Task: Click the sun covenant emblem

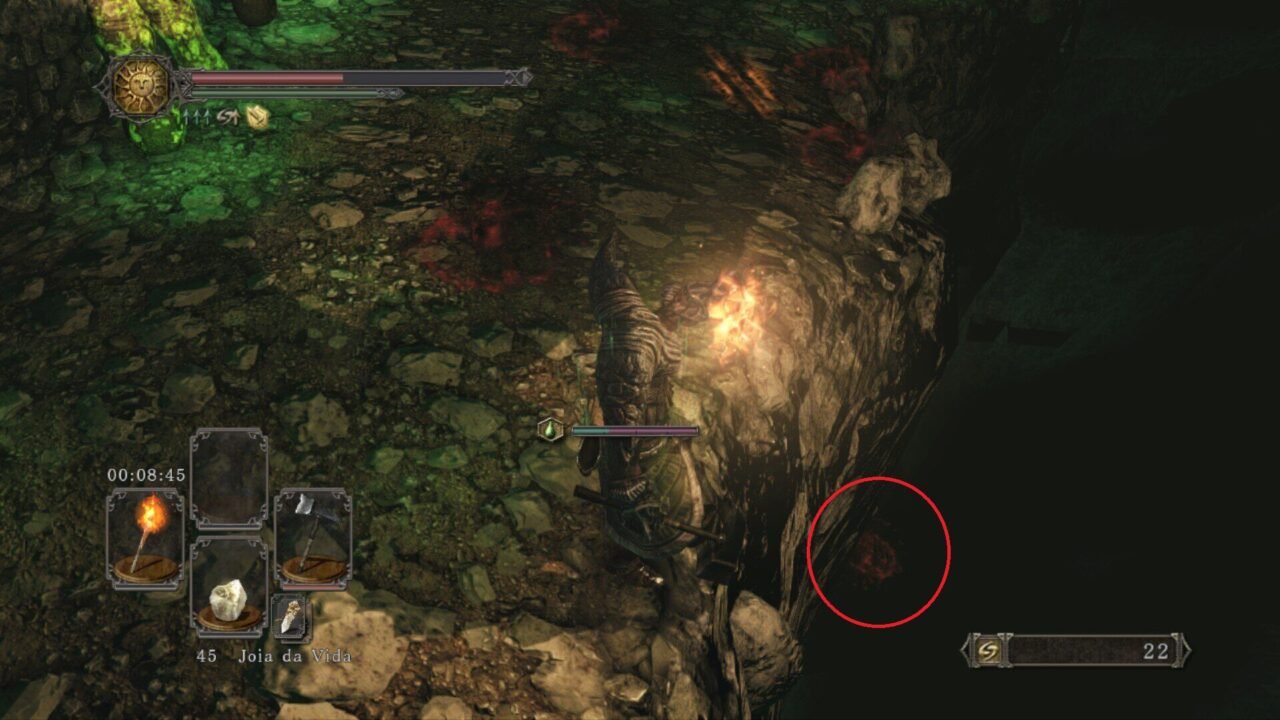Action: 140,86
